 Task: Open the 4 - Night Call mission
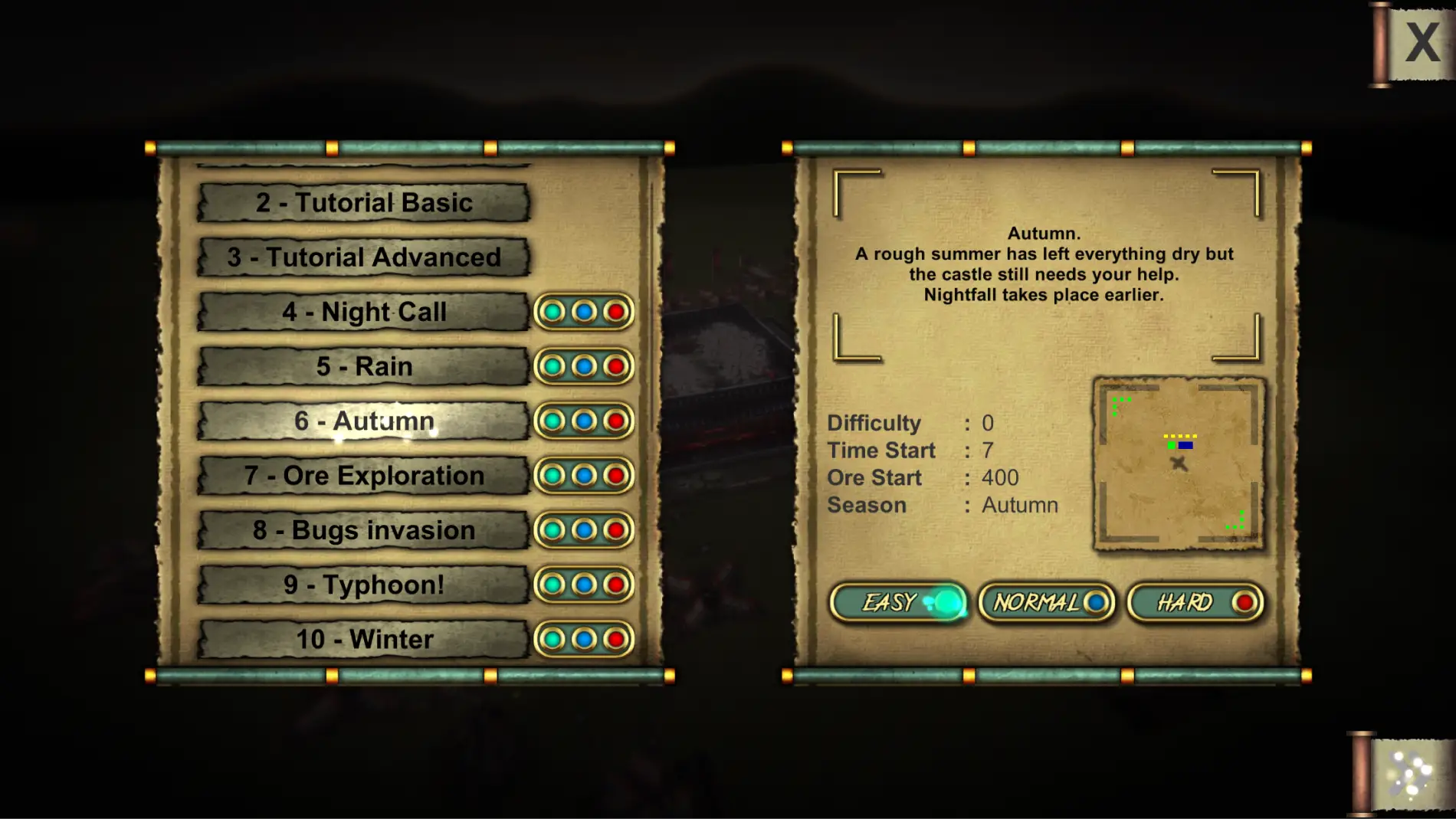[x=363, y=312]
